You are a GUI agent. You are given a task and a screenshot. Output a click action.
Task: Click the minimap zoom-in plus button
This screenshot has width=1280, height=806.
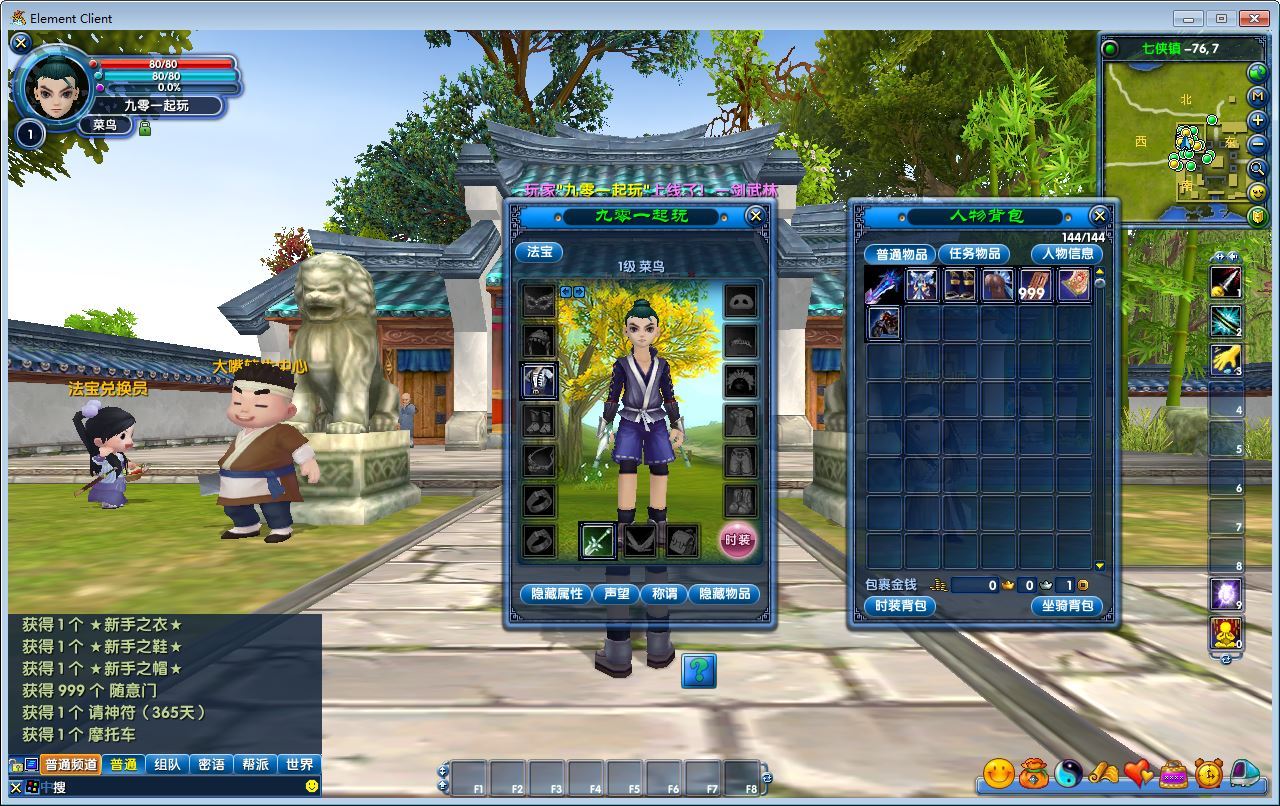pyautogui.click(x=1257, y=121)
